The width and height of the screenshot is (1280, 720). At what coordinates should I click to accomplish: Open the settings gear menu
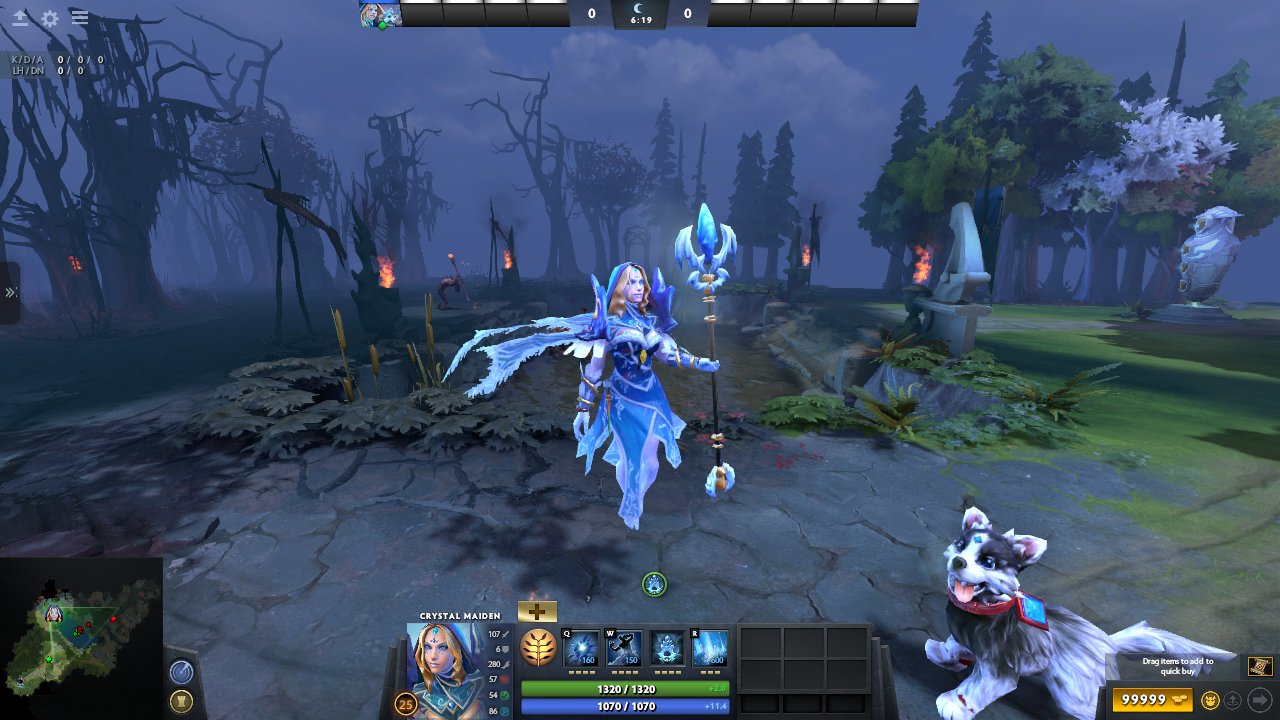pyautogui.click(x=50, y=18)
